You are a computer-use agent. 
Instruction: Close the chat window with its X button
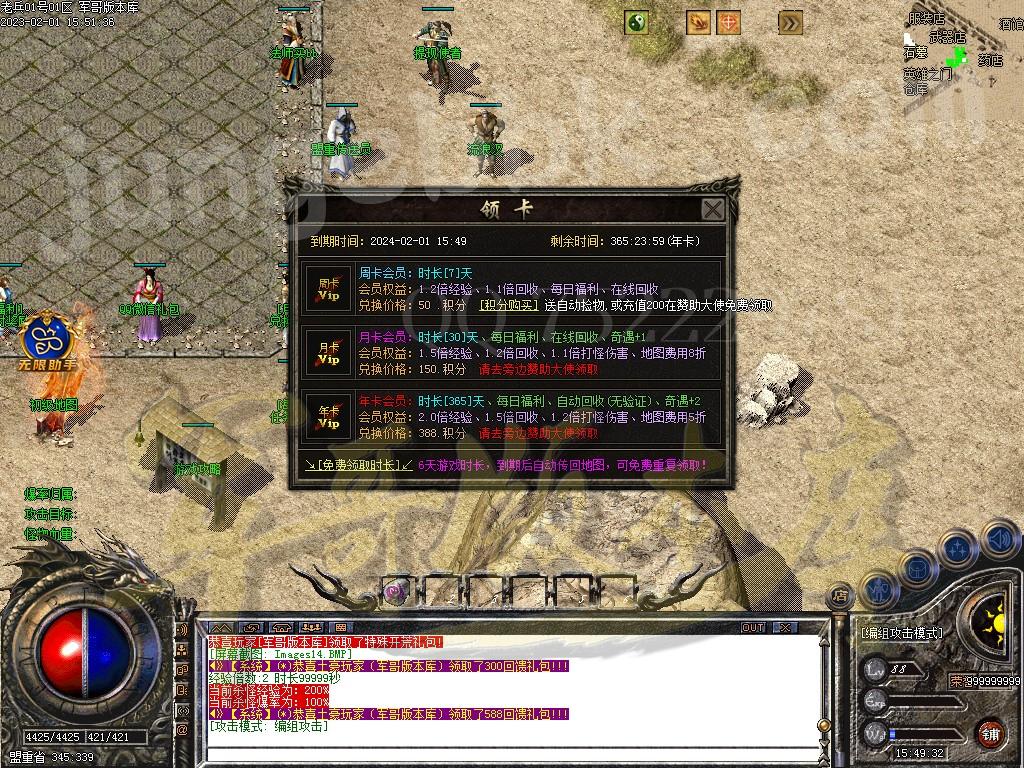(786, 627)
